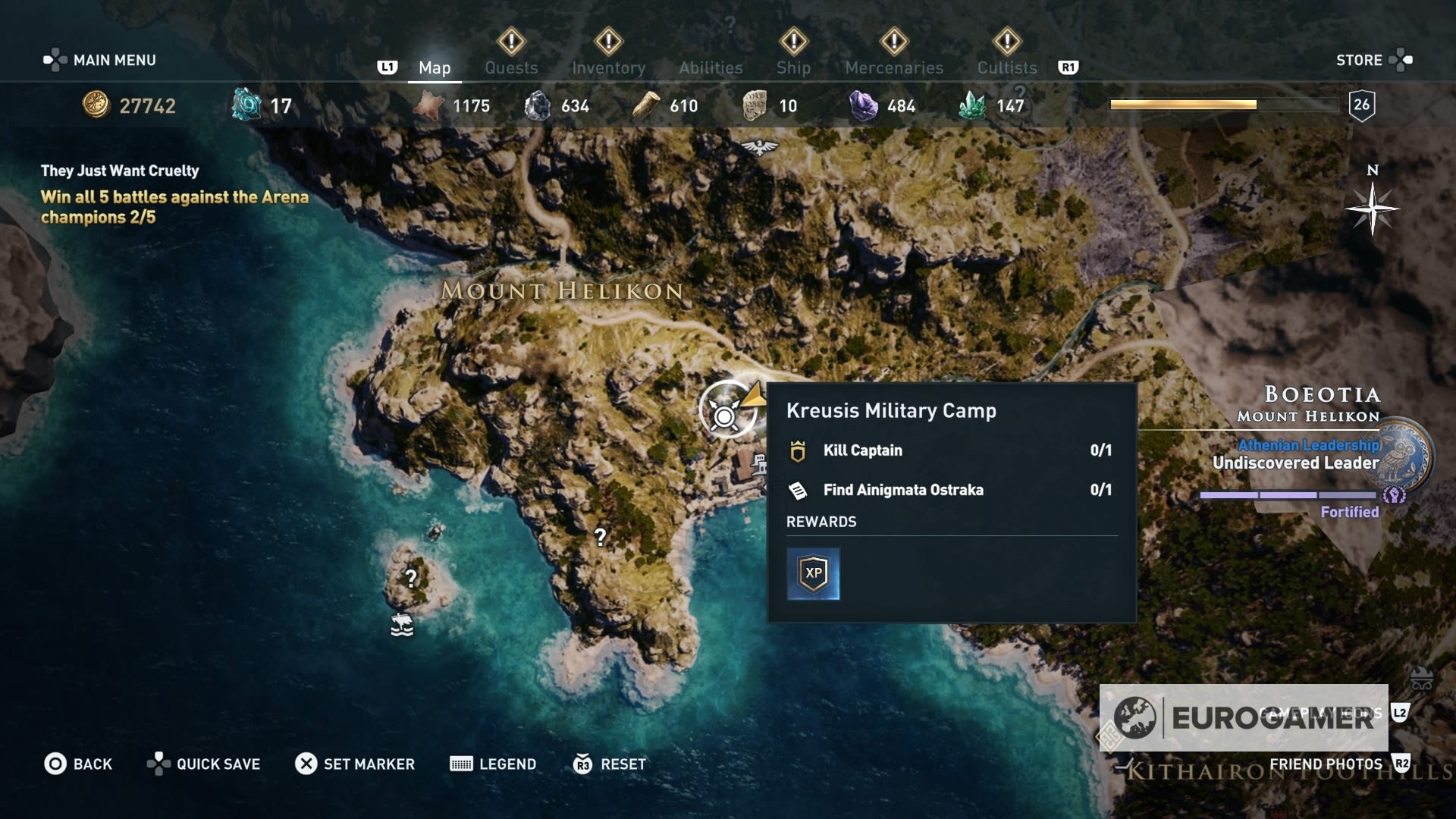Click the Fortified progress bar

point(1289,495)
